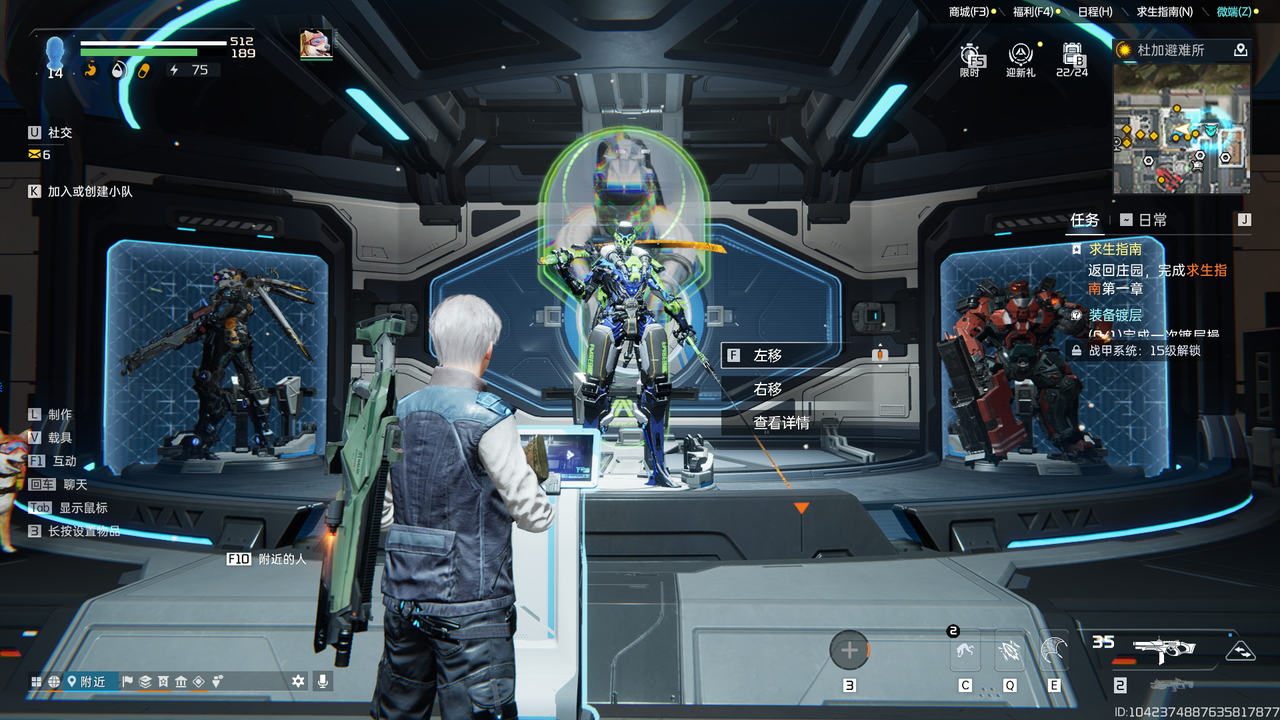Select 左移 in the mech popup menu
This screenshot has width=1280, height=720.
(768, 355)
